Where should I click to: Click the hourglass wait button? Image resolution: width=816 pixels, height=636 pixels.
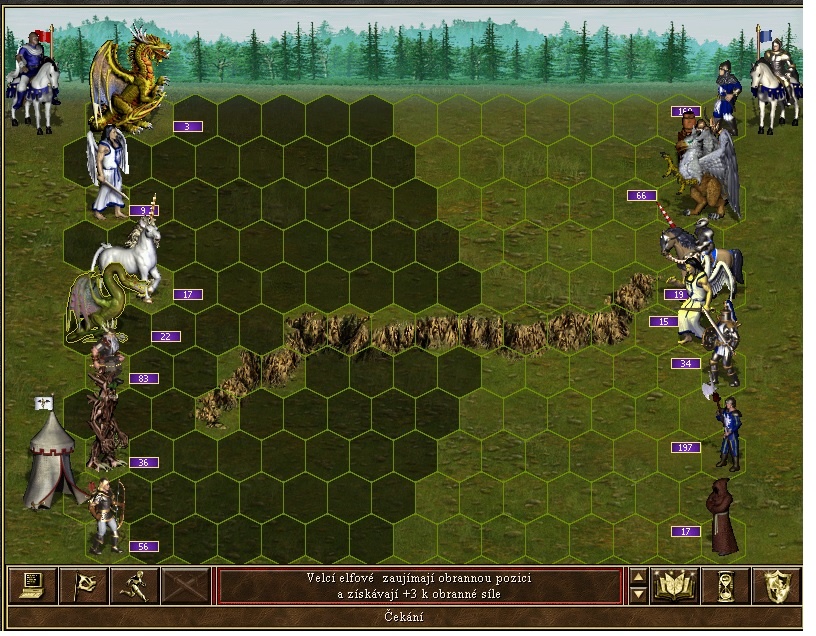tap(726, 585)
